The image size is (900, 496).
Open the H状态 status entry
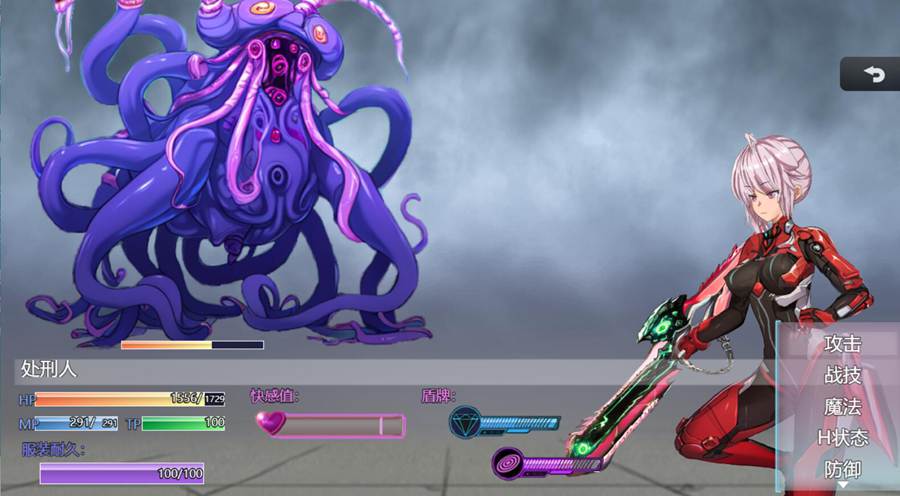[842, 437]
